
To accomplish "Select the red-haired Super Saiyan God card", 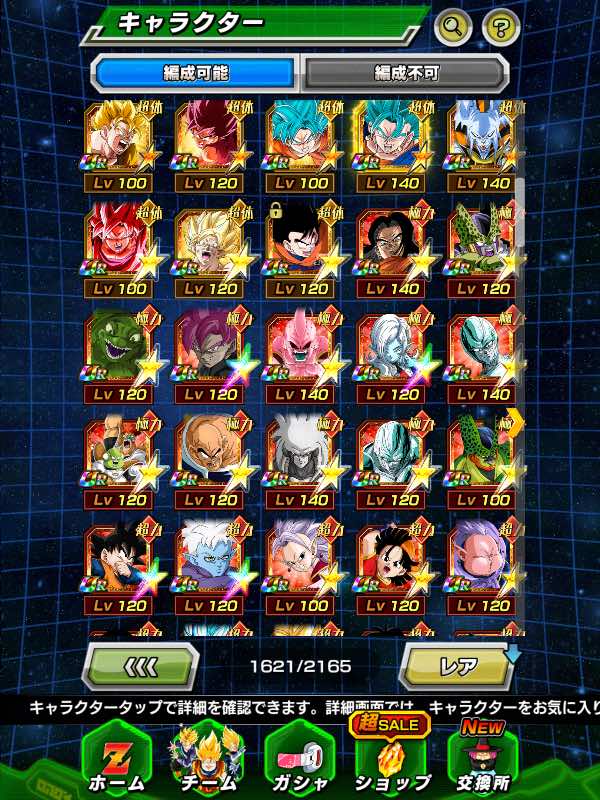I will click(120, 246).
